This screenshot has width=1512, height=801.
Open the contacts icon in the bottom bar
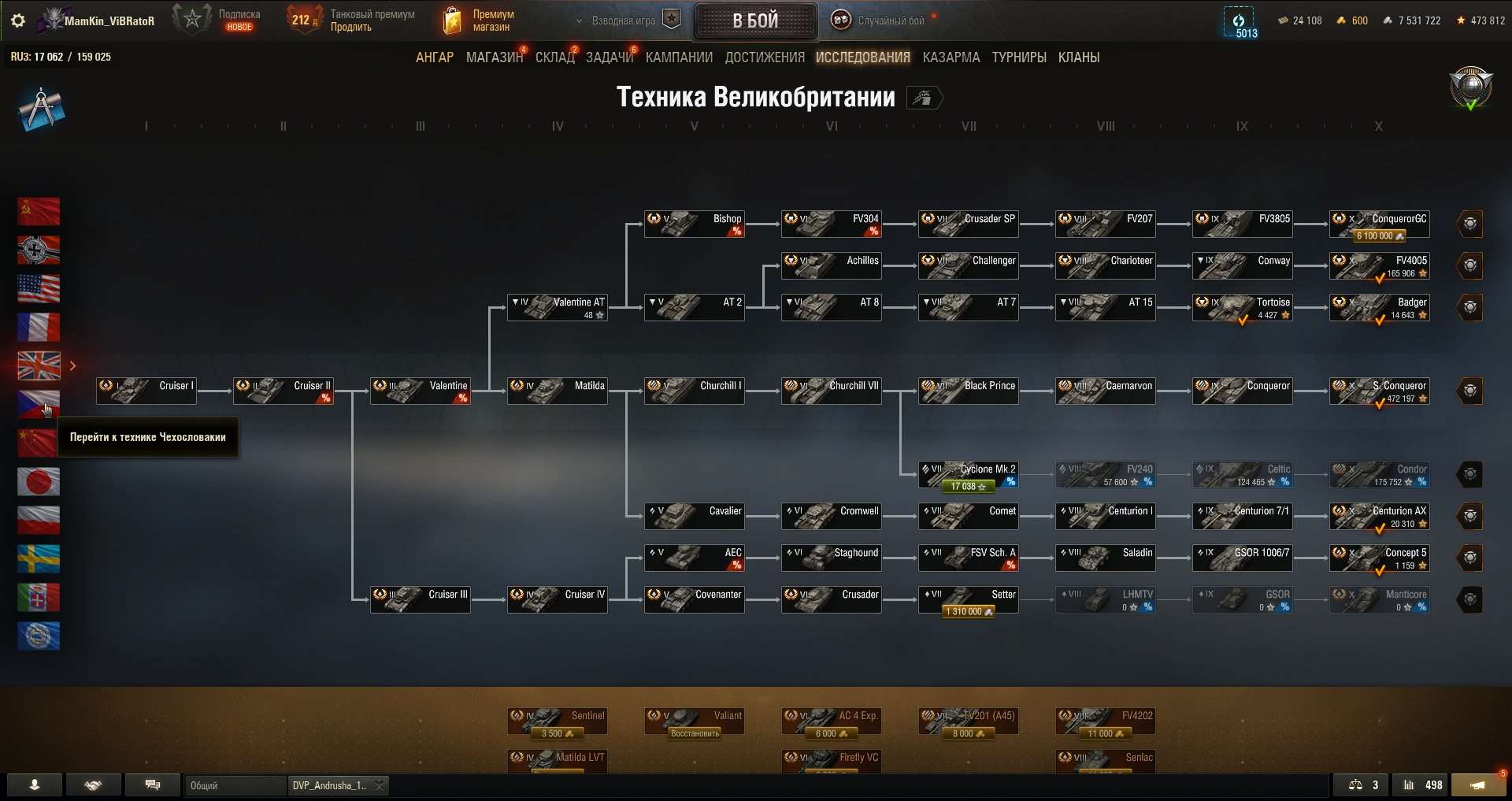[33, 785]
